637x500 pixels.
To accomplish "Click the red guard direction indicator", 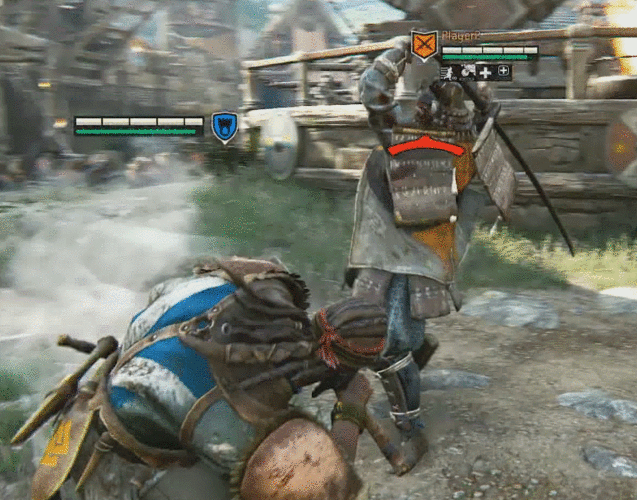I will tap(426, 146).
